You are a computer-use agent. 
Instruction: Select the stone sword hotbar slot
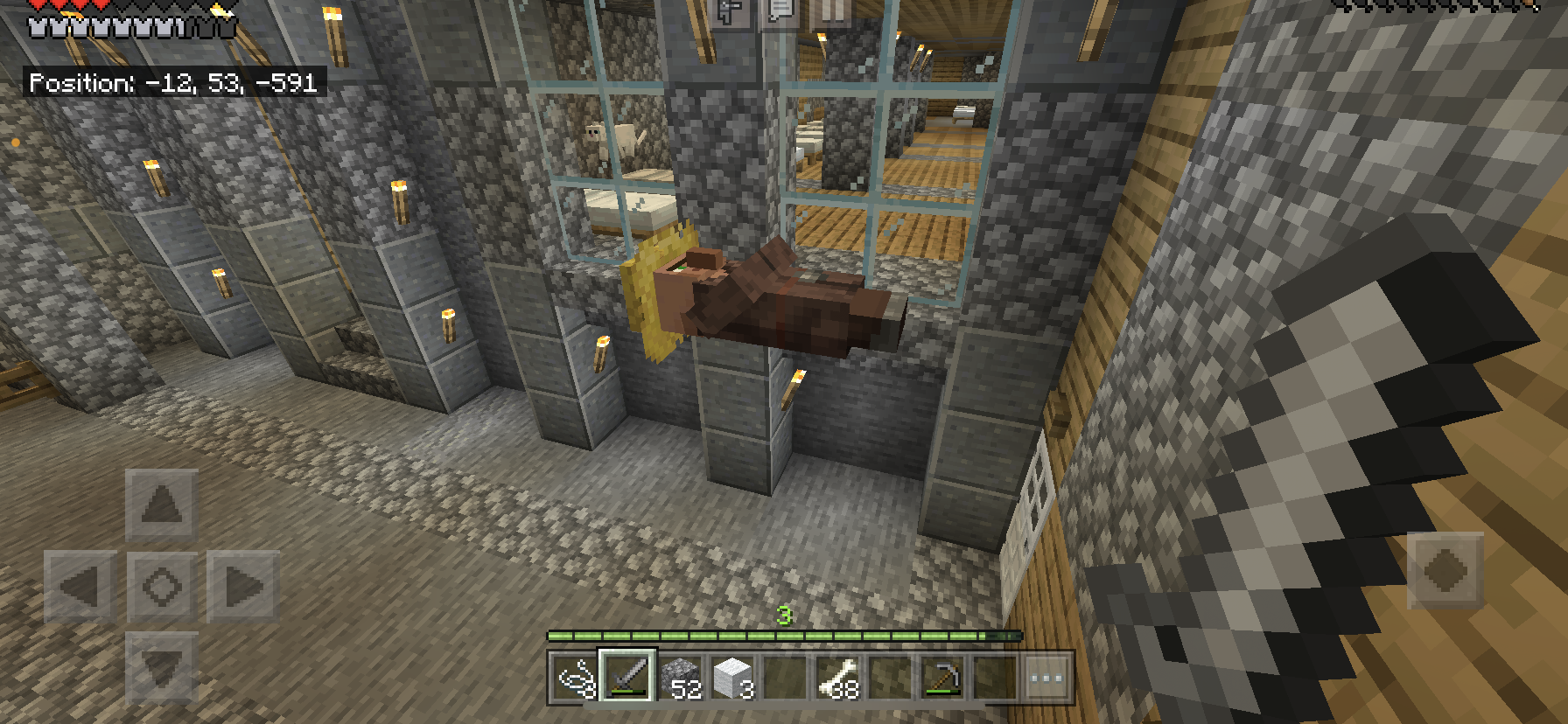coord(626,677)
